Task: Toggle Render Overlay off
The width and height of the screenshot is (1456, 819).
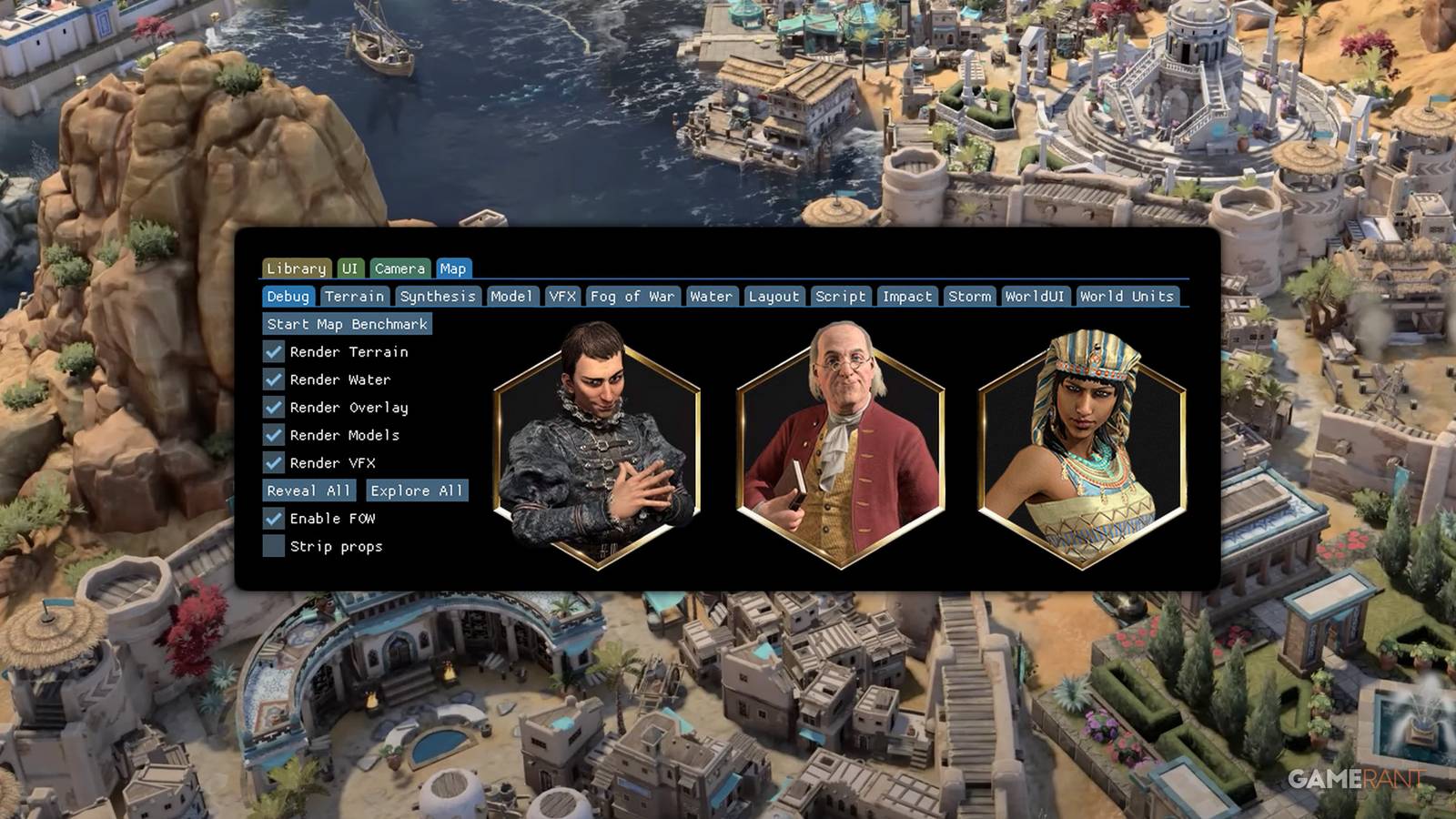Action: click(x=272, y=408)
